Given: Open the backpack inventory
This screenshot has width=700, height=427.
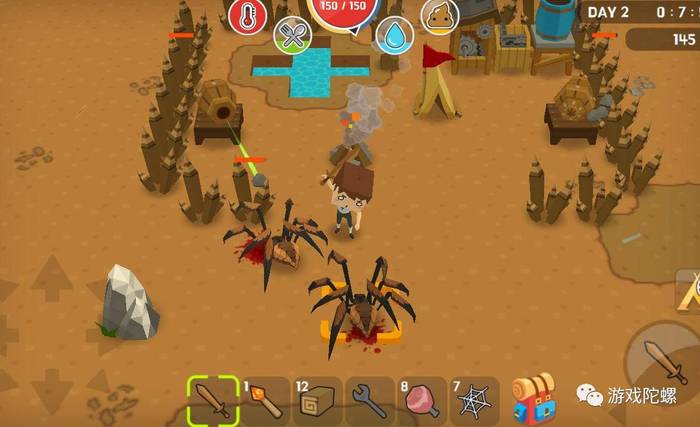Looking at the screenshot, I should pyautogui.click(x=533, y=398).
